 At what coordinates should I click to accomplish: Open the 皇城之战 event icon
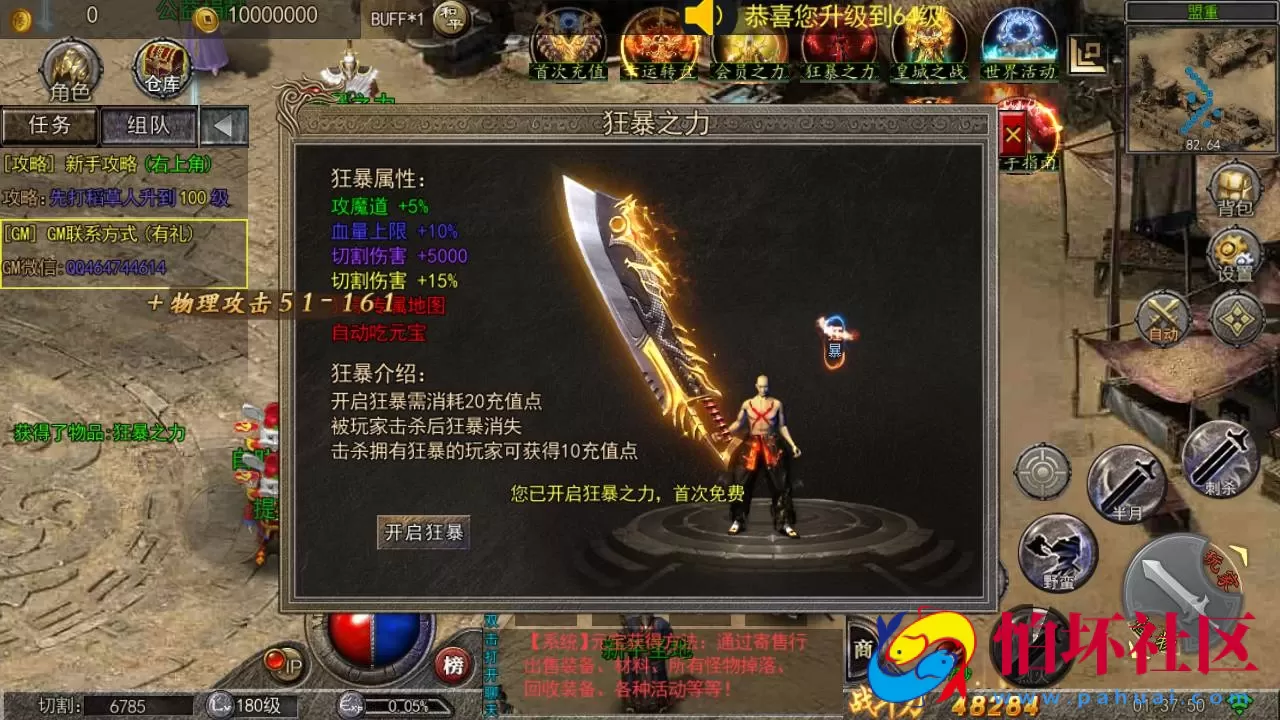point(929,49)
